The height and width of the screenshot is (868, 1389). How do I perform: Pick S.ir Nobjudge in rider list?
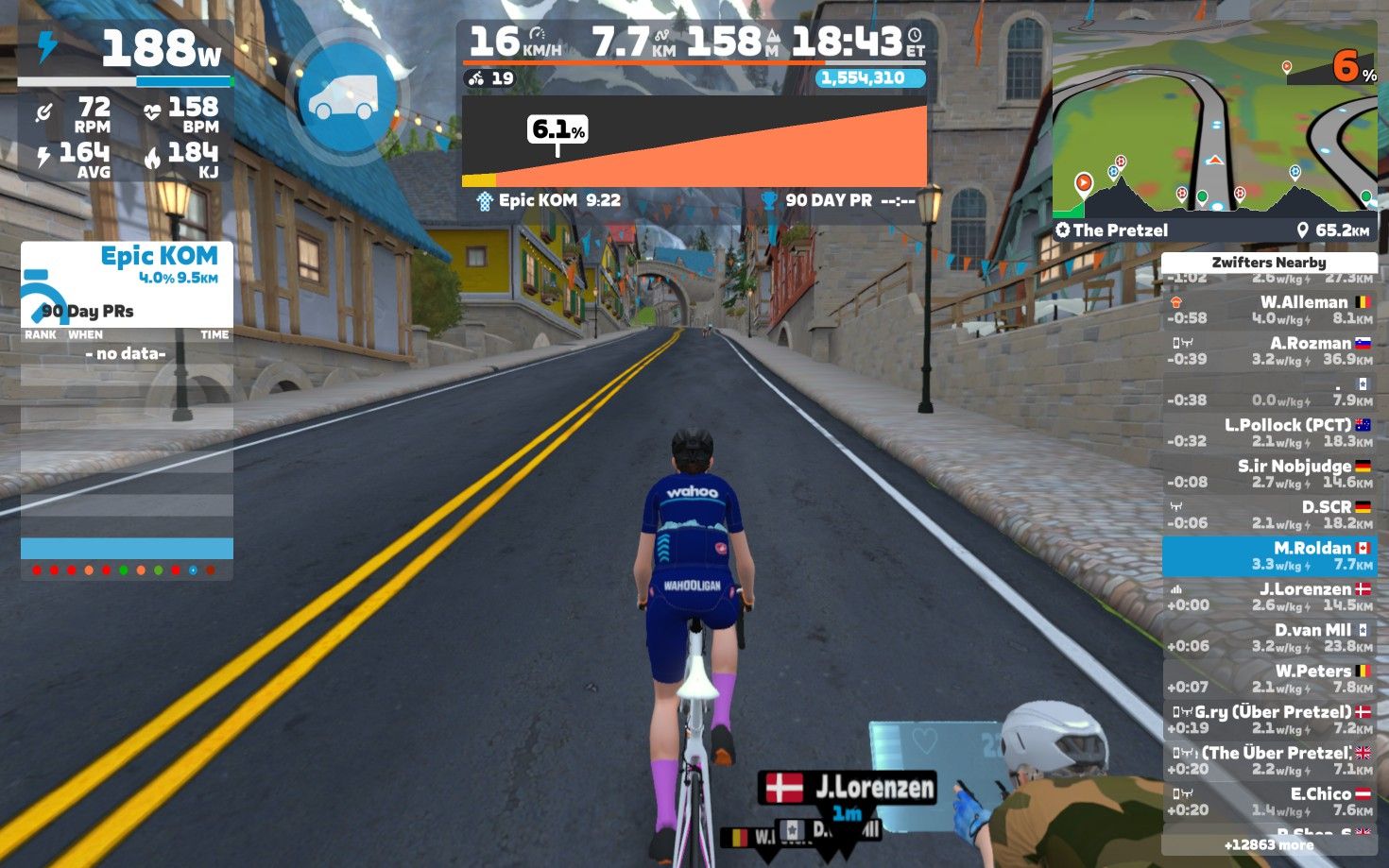1269,473
